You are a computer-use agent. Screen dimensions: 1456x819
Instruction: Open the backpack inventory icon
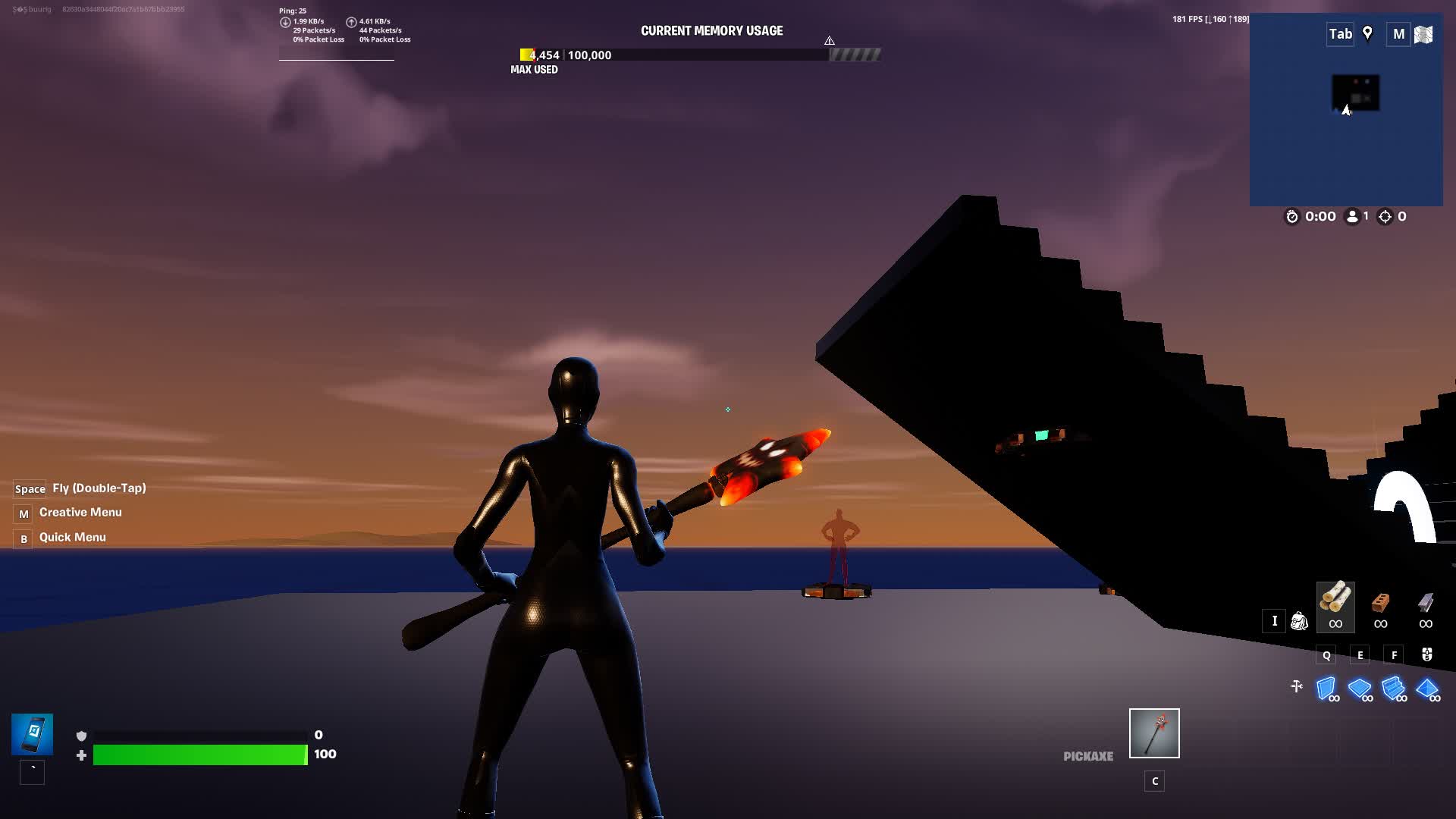[1299, 621]
